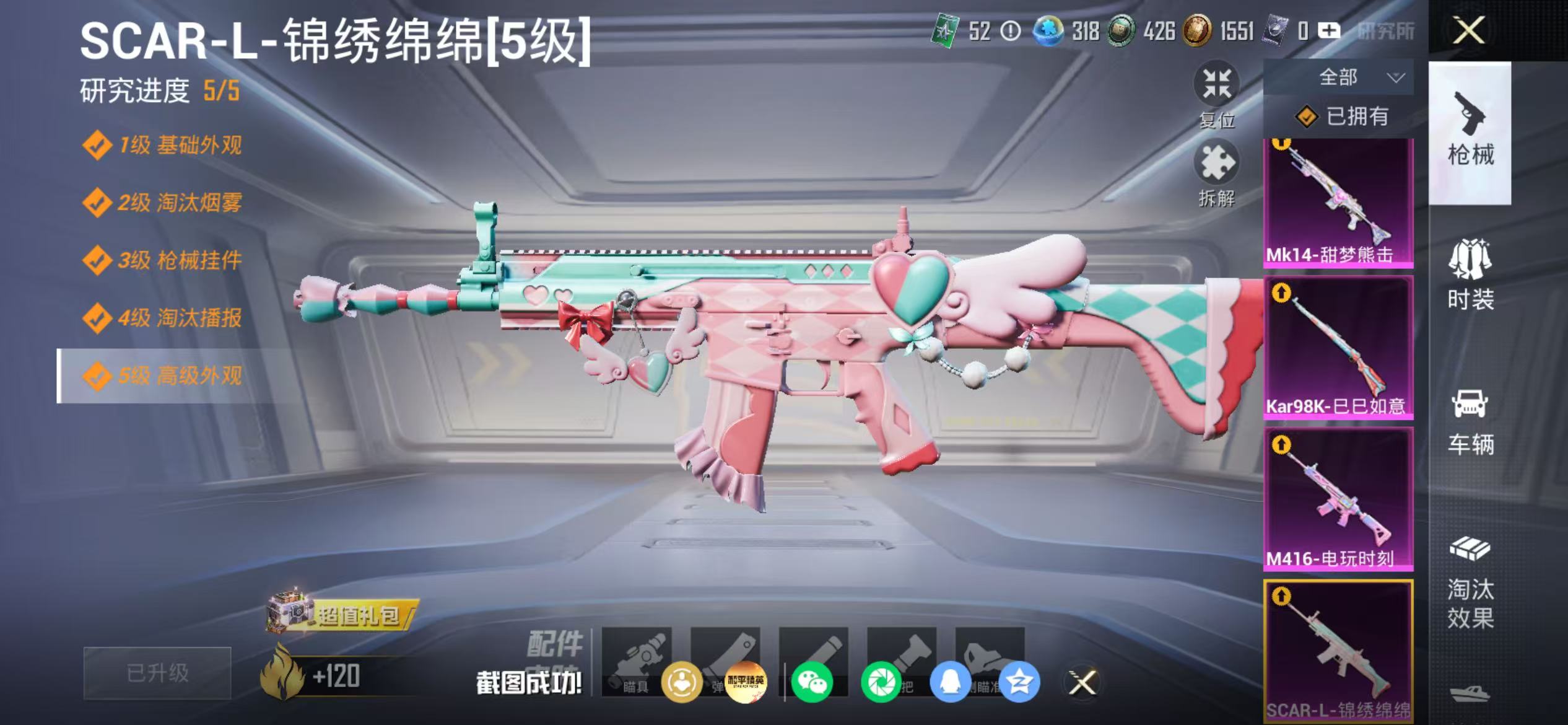选择5级高级外观进度项

click(167, 374)
